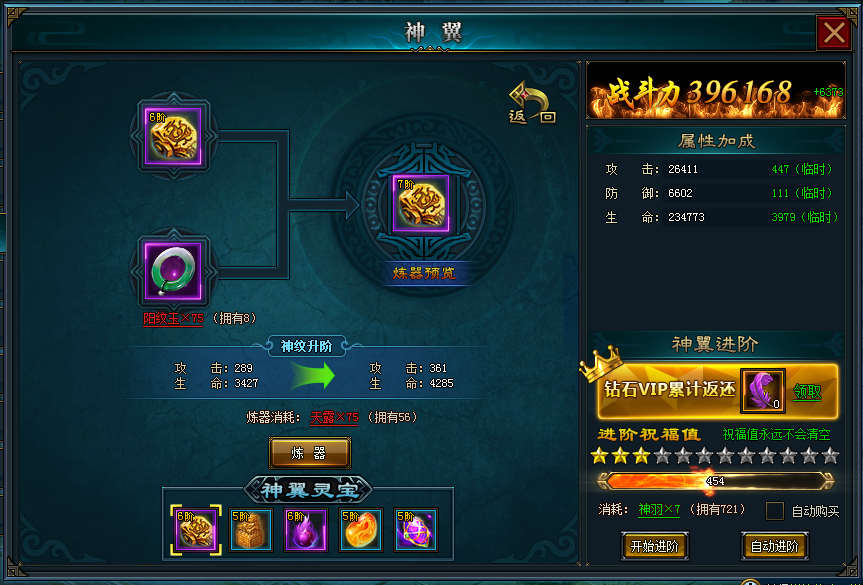Click the jade ring material slot
Image resolution: width=863 pixels, height=585 pixels.
(x=173, y=270)
